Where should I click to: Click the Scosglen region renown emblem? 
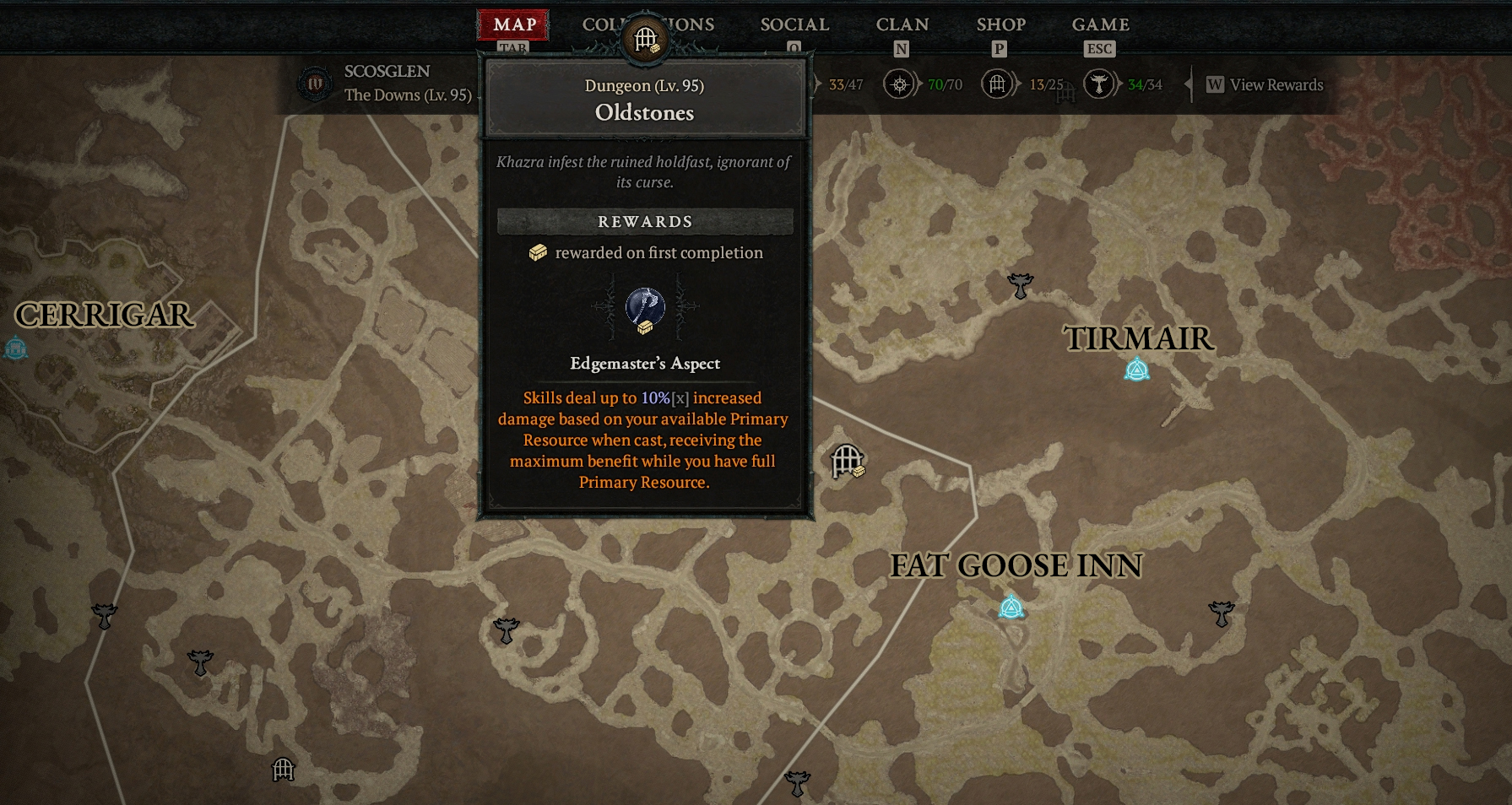pos(315,84)
